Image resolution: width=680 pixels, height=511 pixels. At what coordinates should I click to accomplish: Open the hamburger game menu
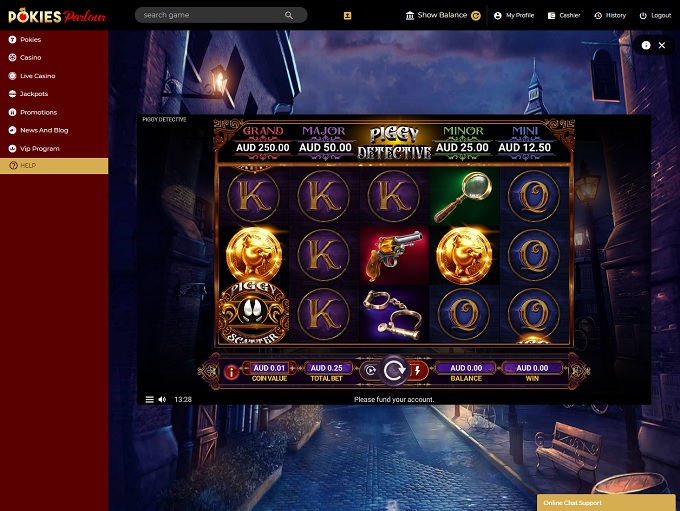(x=150, y=399)
